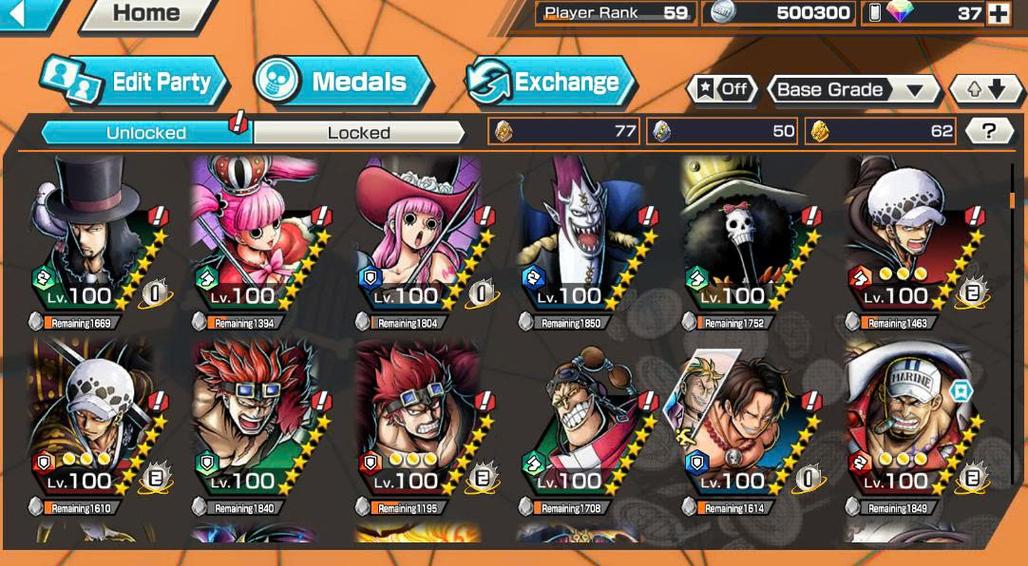The width and height of the screenshot is (1028, 566).
Task: Toggle the favorites filter currently Off
Action: tap(721, 89)
